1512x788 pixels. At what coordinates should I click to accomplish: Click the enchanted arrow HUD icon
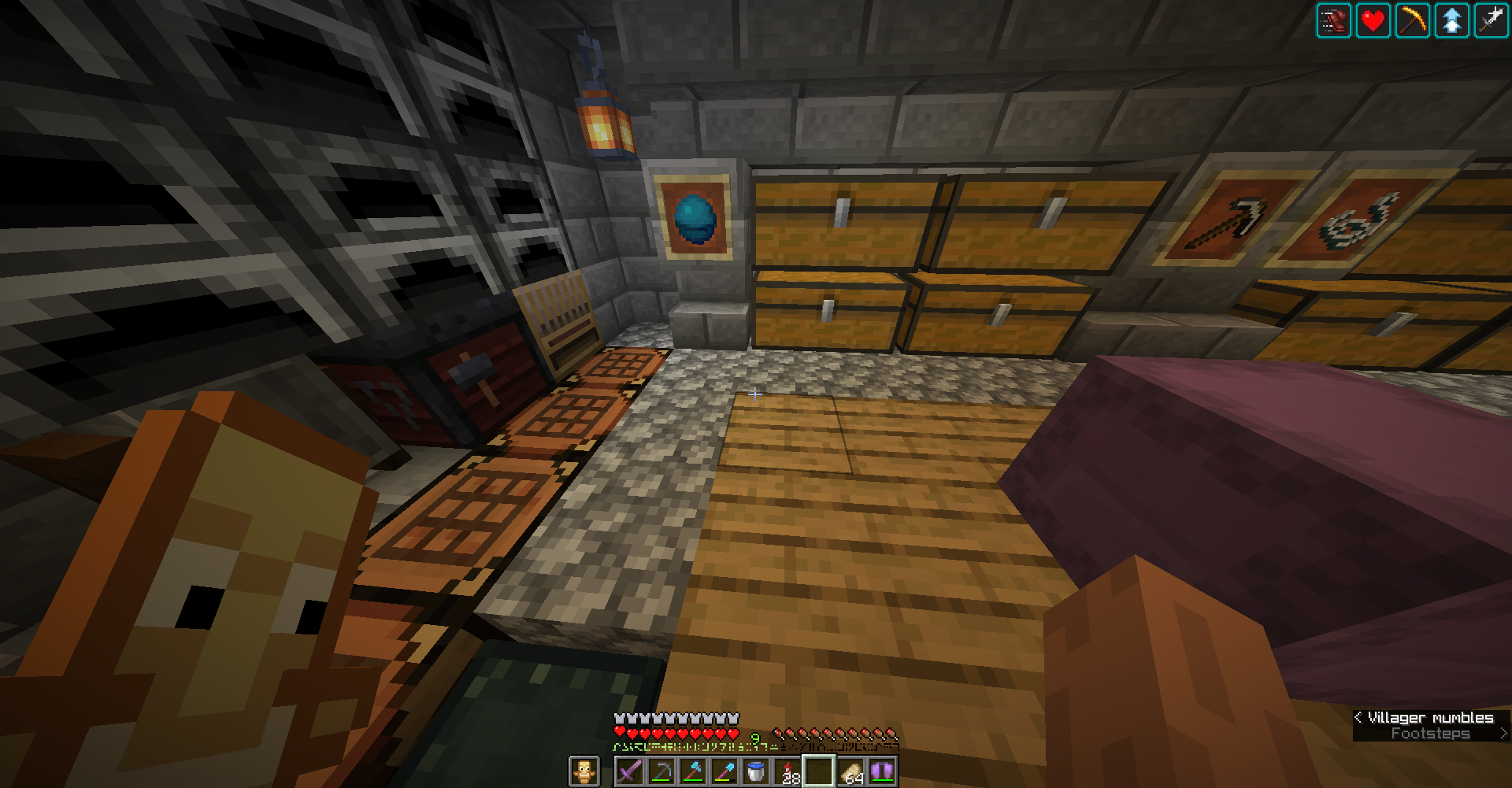[x=1491, y=20]
